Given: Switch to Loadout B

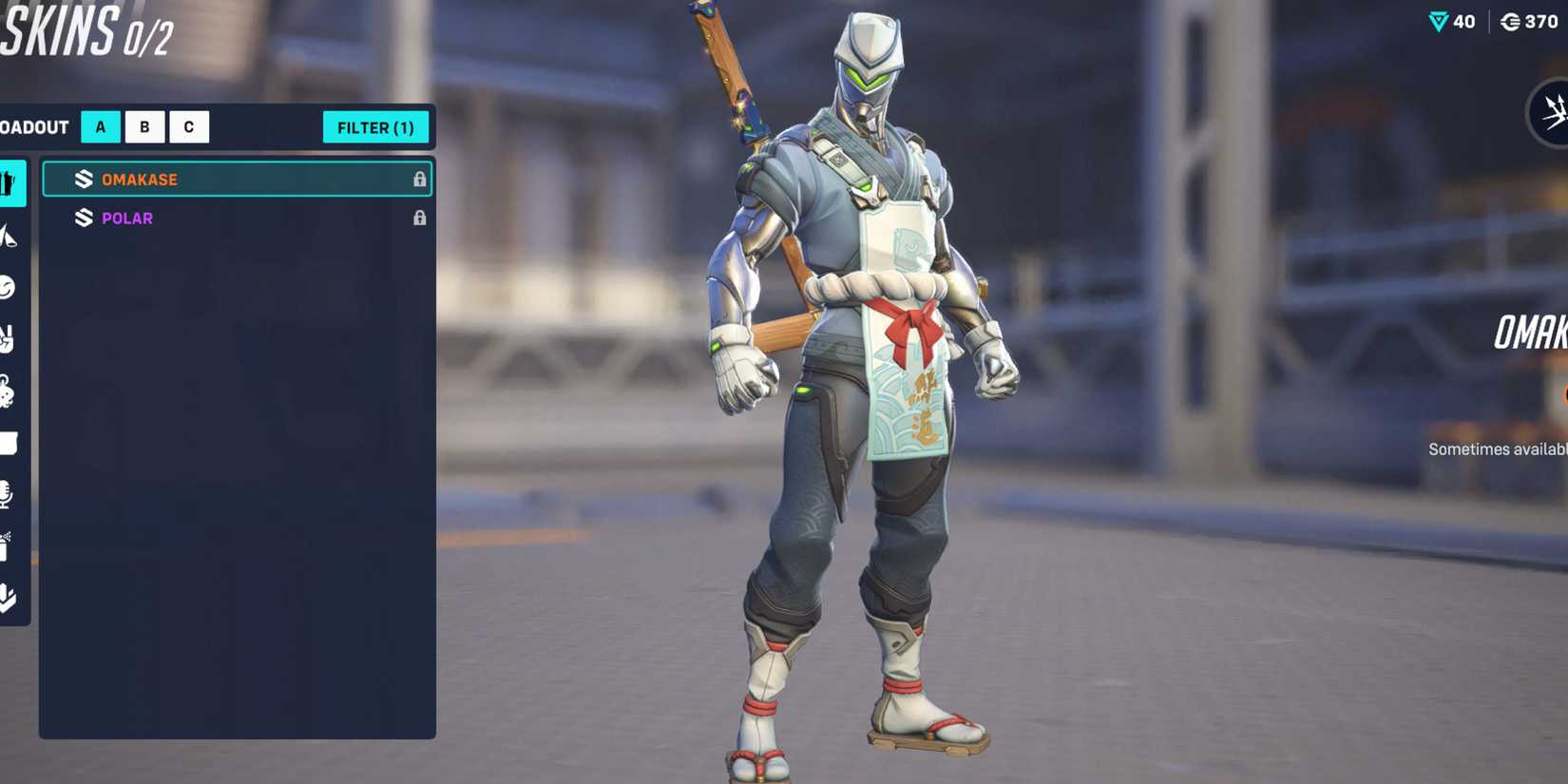Looking at the screenshot, I should coord(144,126).
